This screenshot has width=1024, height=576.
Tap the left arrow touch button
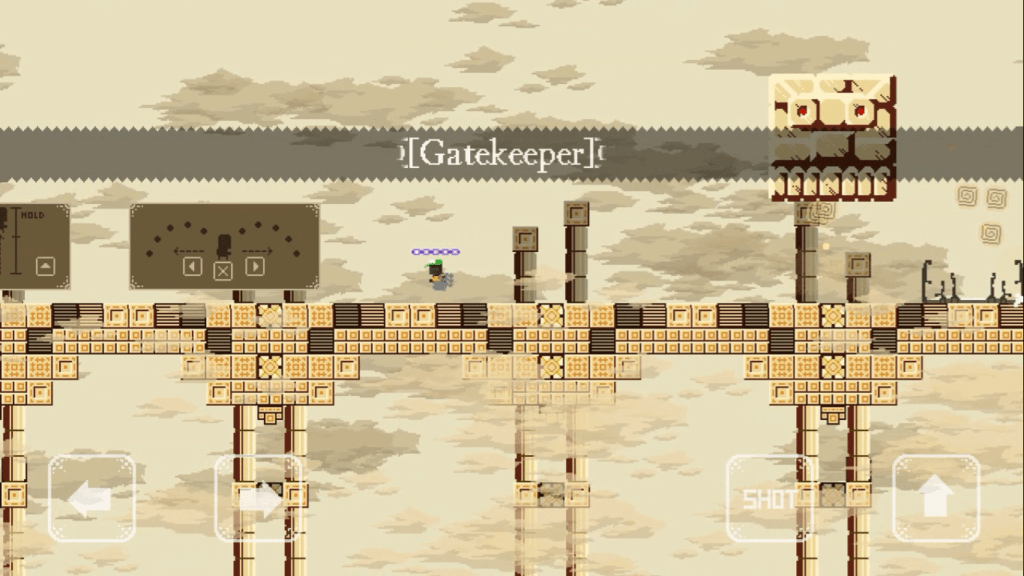point(91,498)
